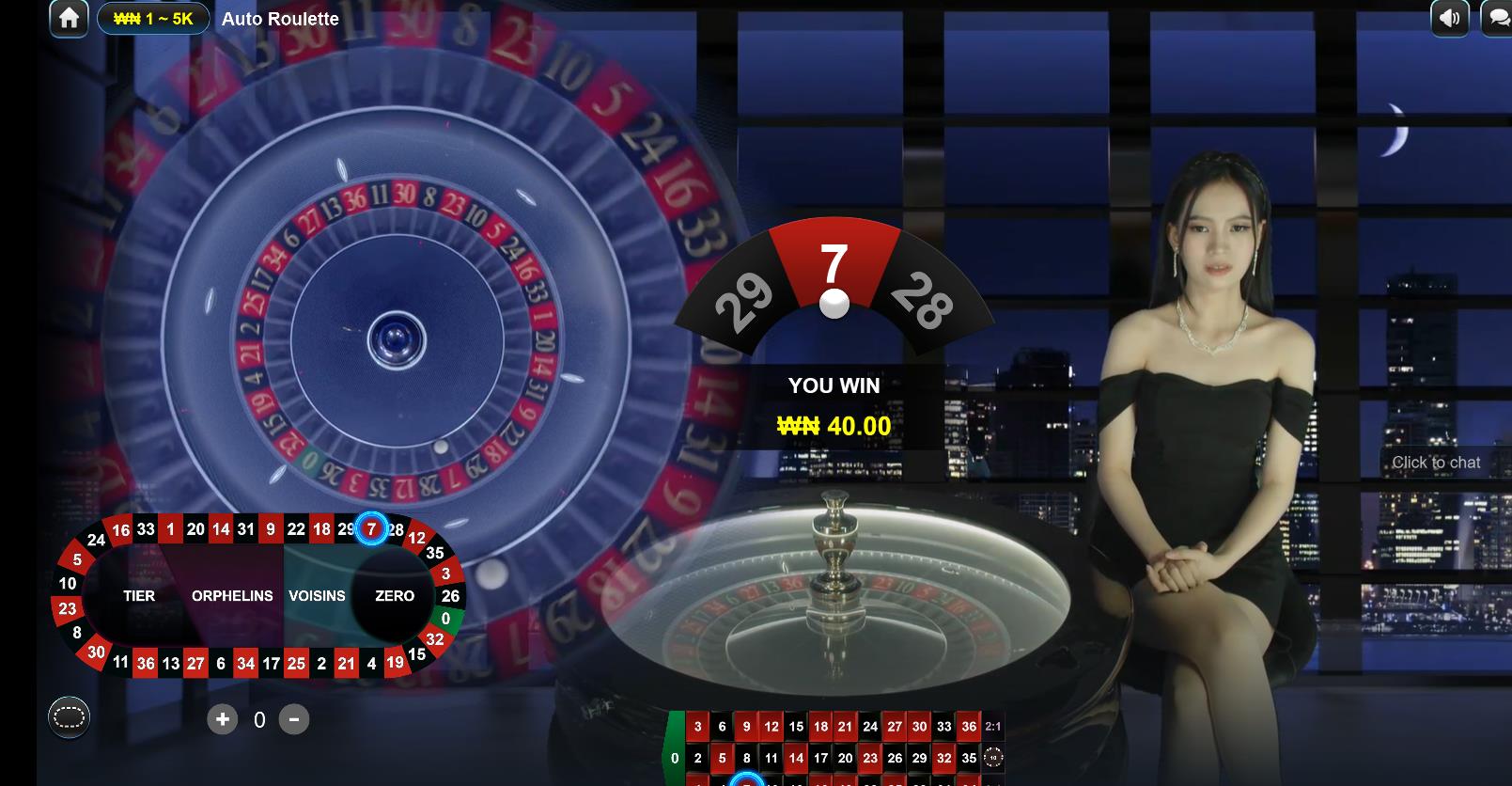Toggle the oval racetrack view button
The image size is (1512, 786).
click(70, 718)
